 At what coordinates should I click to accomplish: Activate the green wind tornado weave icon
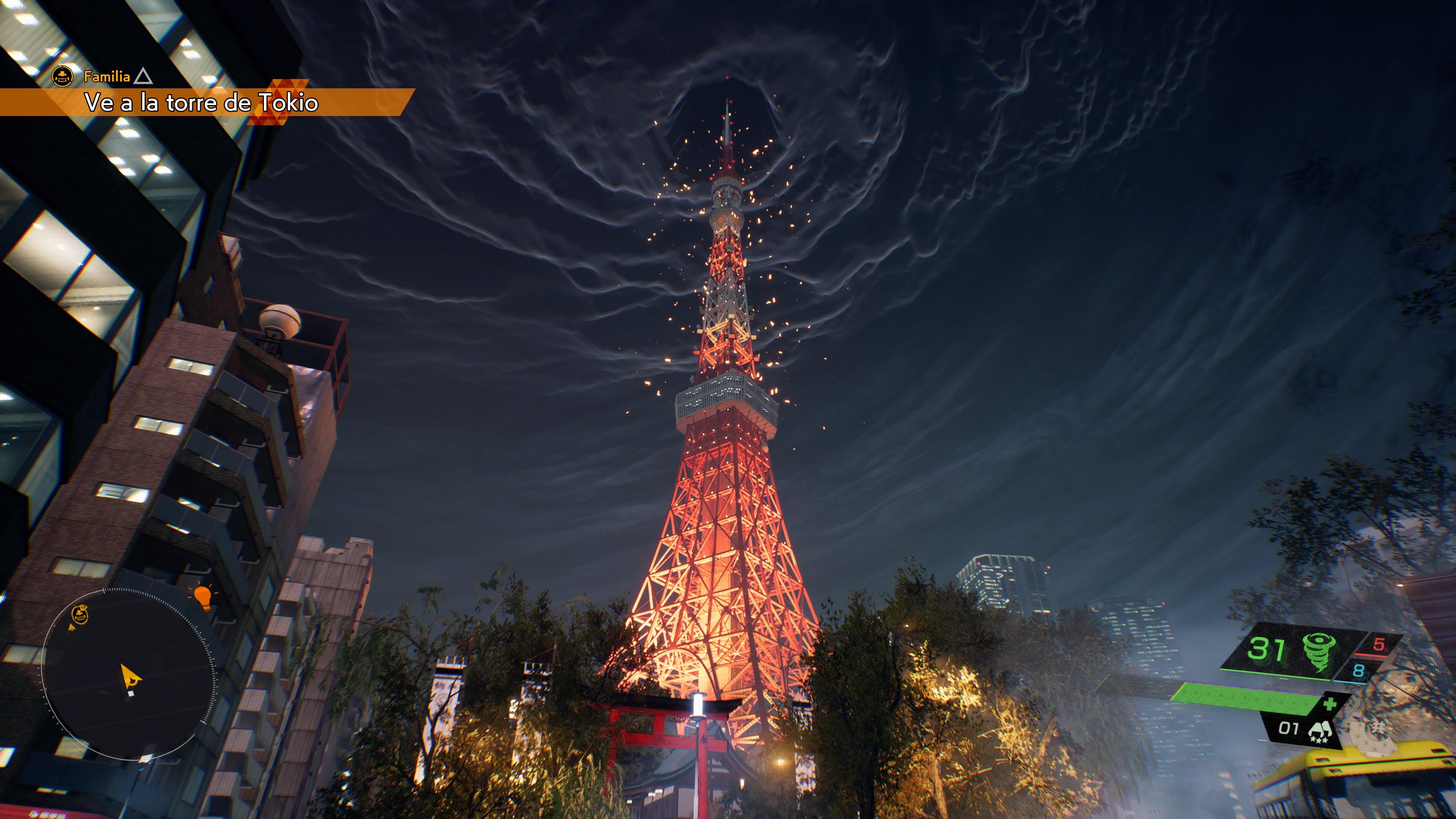tap(1319, 651)
